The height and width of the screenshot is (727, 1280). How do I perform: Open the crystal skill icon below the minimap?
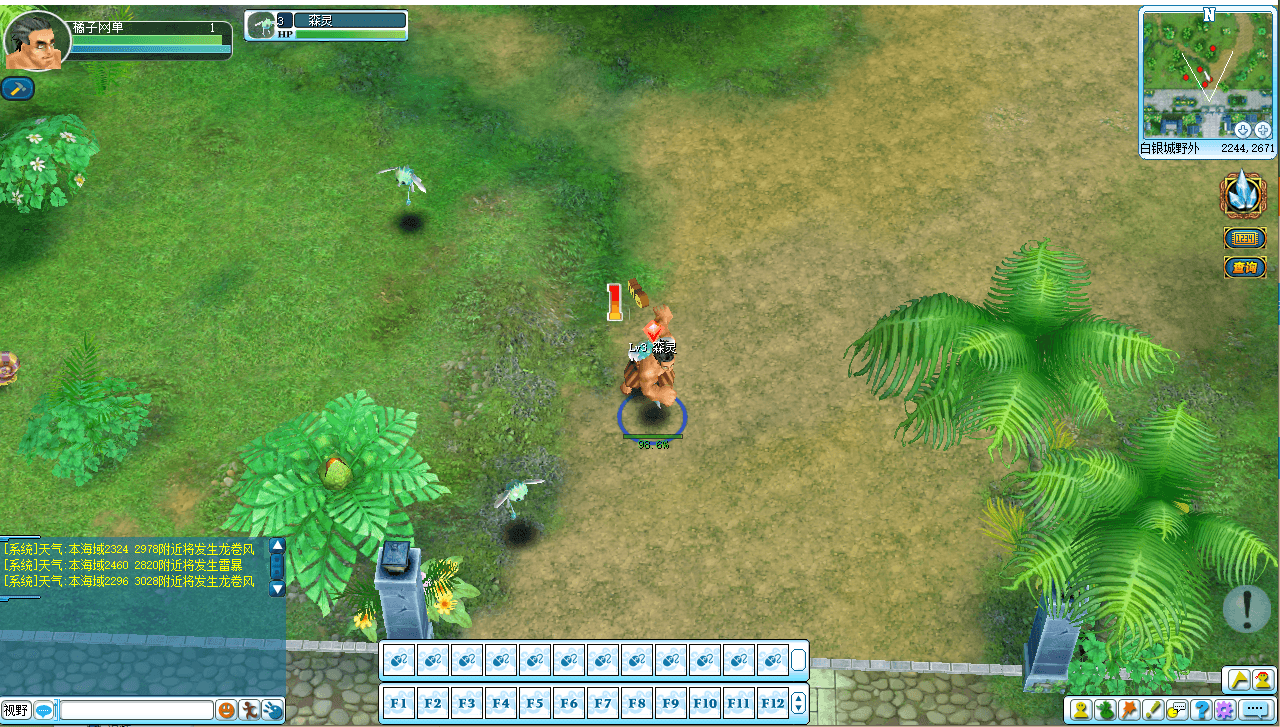pyautogui.click(x=1243, y=196)
